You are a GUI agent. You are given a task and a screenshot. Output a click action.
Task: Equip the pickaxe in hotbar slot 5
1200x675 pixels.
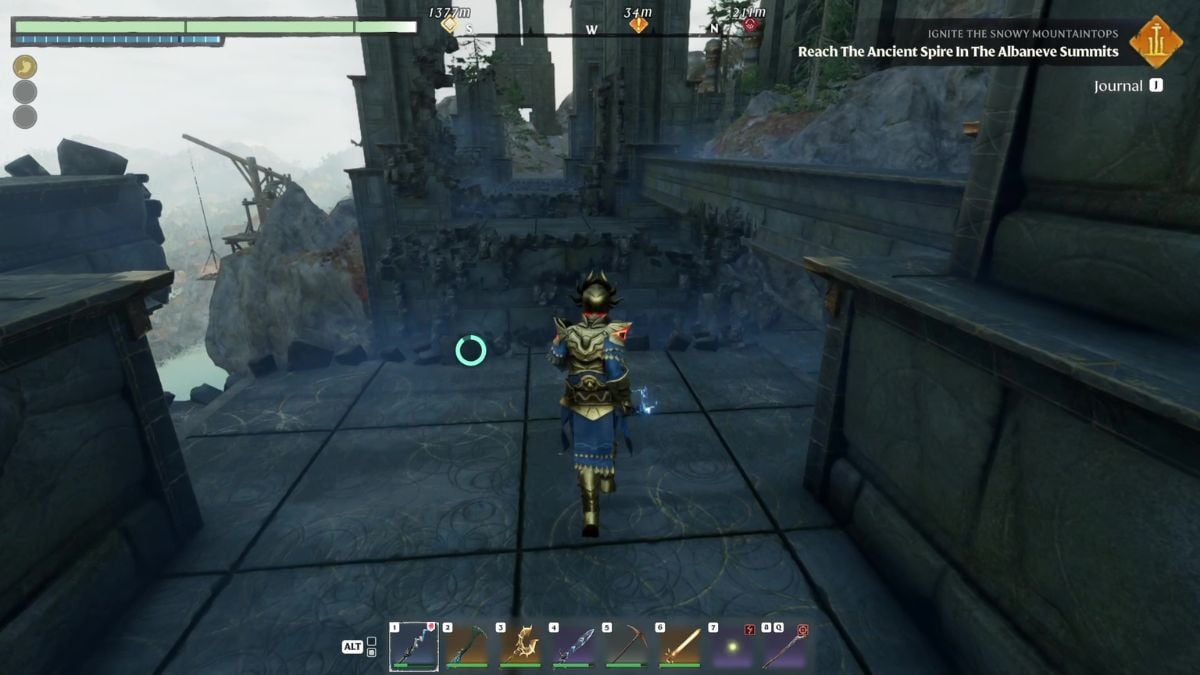point(626,646)
